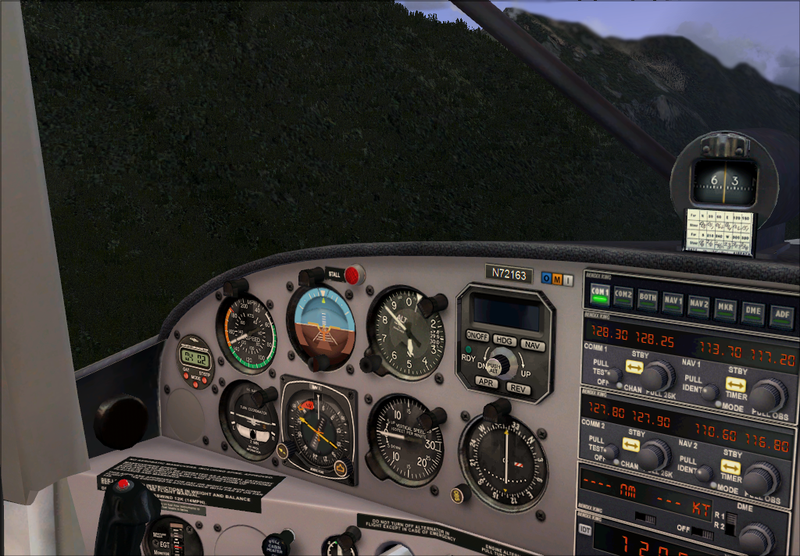The width and height of the screenshot is (800, 556).
Task: Select the COM 2 audio panel button
Action: click(623, 296)
